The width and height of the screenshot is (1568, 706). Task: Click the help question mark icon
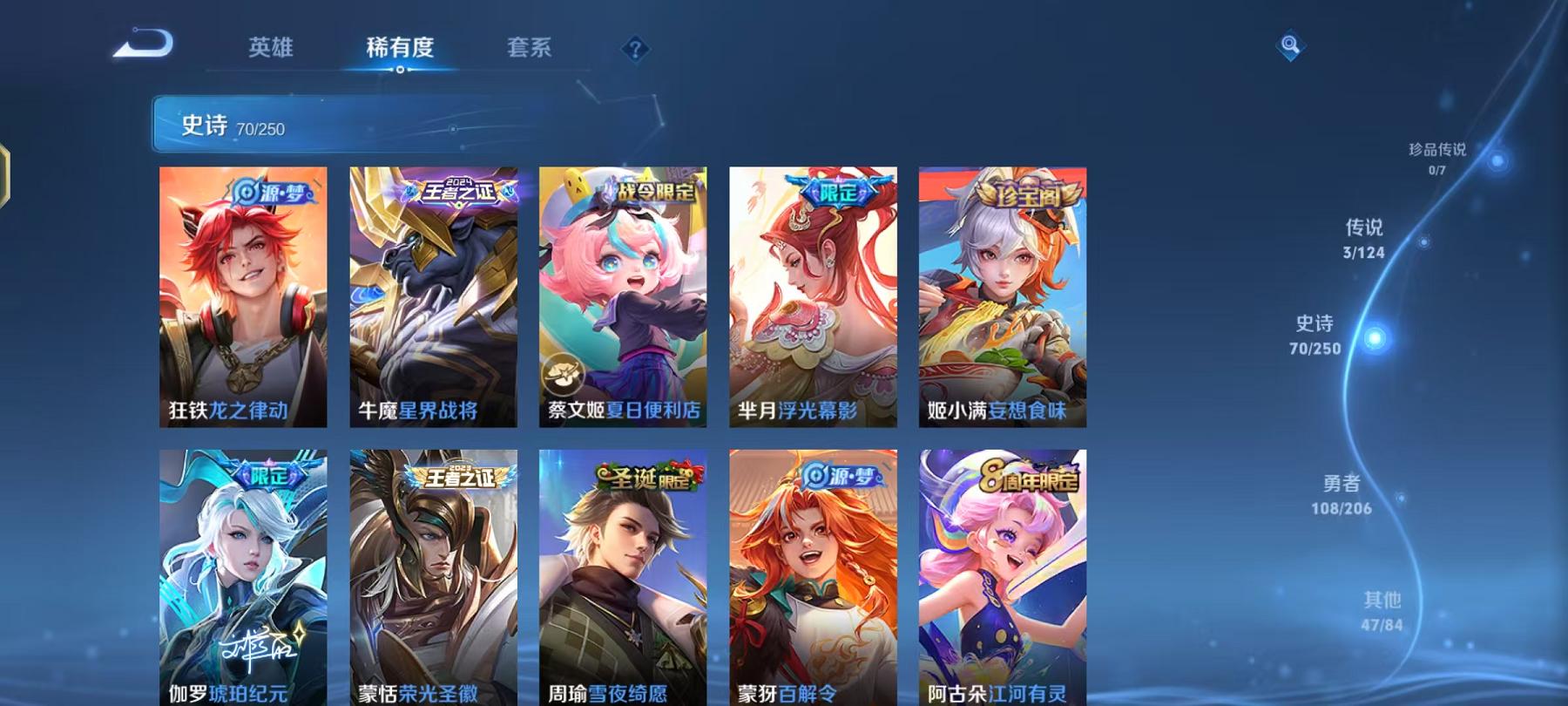(634, 50)
